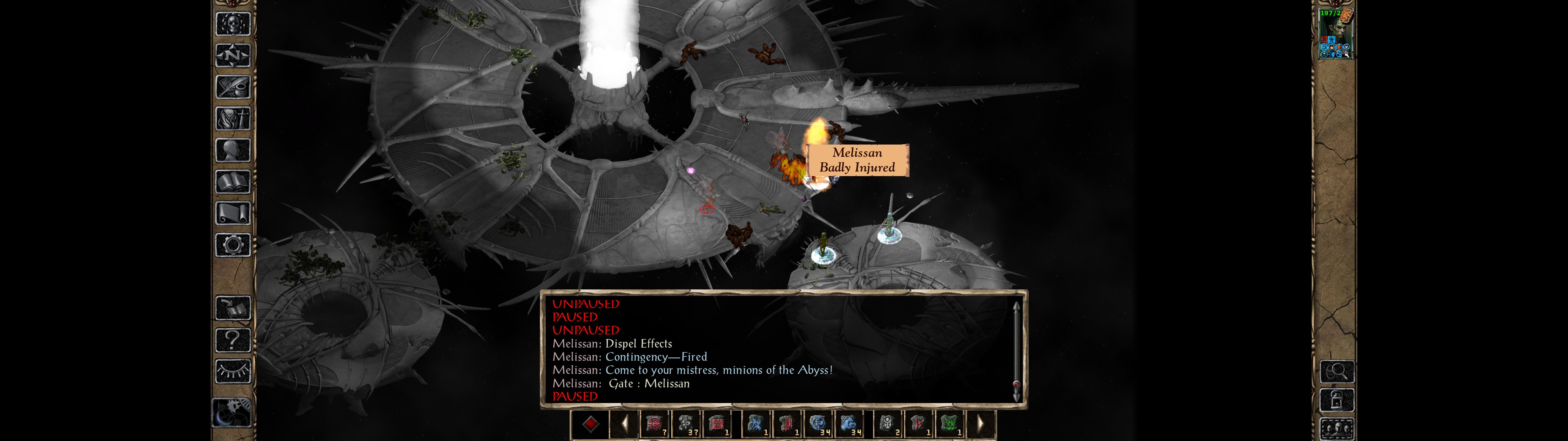1568x441 pixels.
Task: Click the rest moon-and-clock button
Action: [231, 413]
